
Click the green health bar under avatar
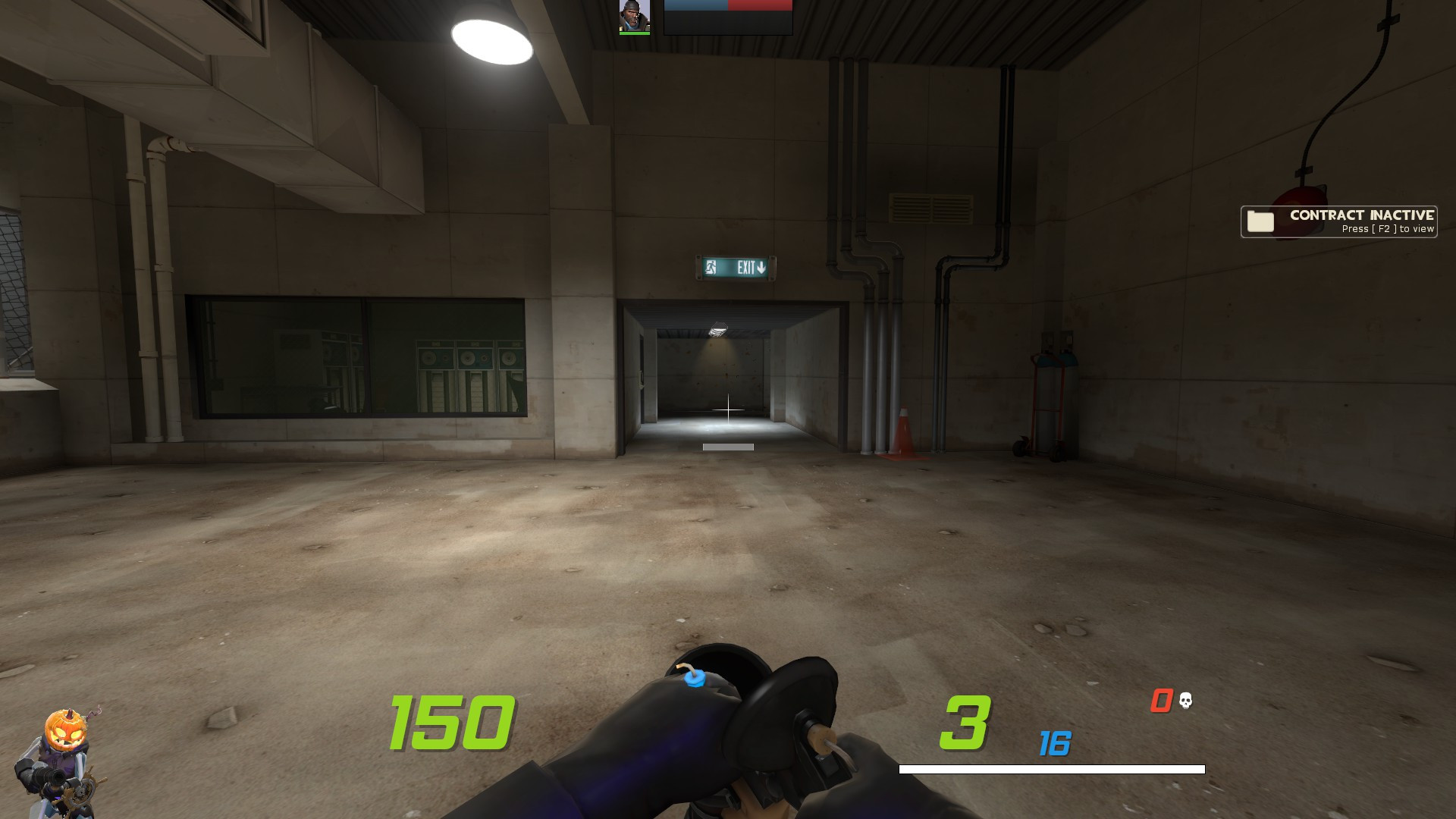coord(635,33)
